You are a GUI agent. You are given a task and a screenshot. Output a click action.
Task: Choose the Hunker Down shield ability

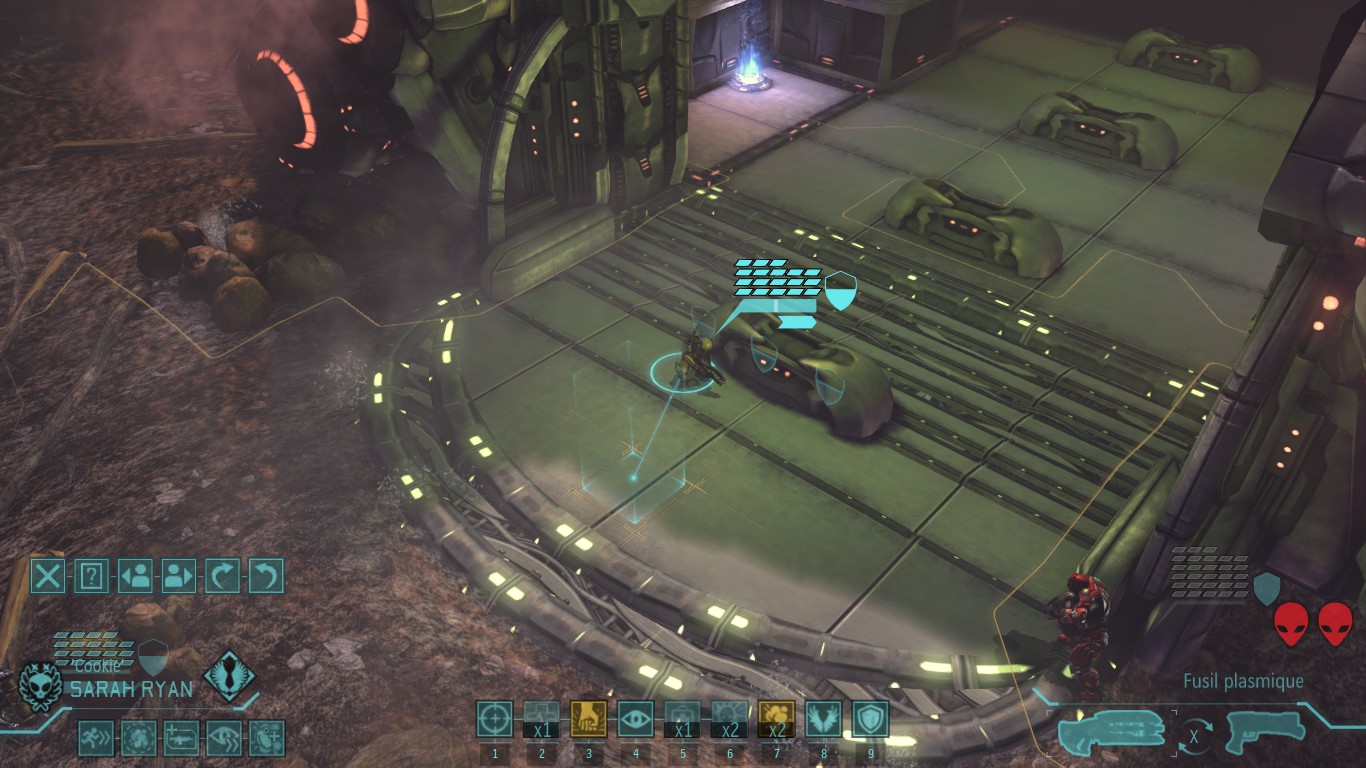(x=871, y=718)
